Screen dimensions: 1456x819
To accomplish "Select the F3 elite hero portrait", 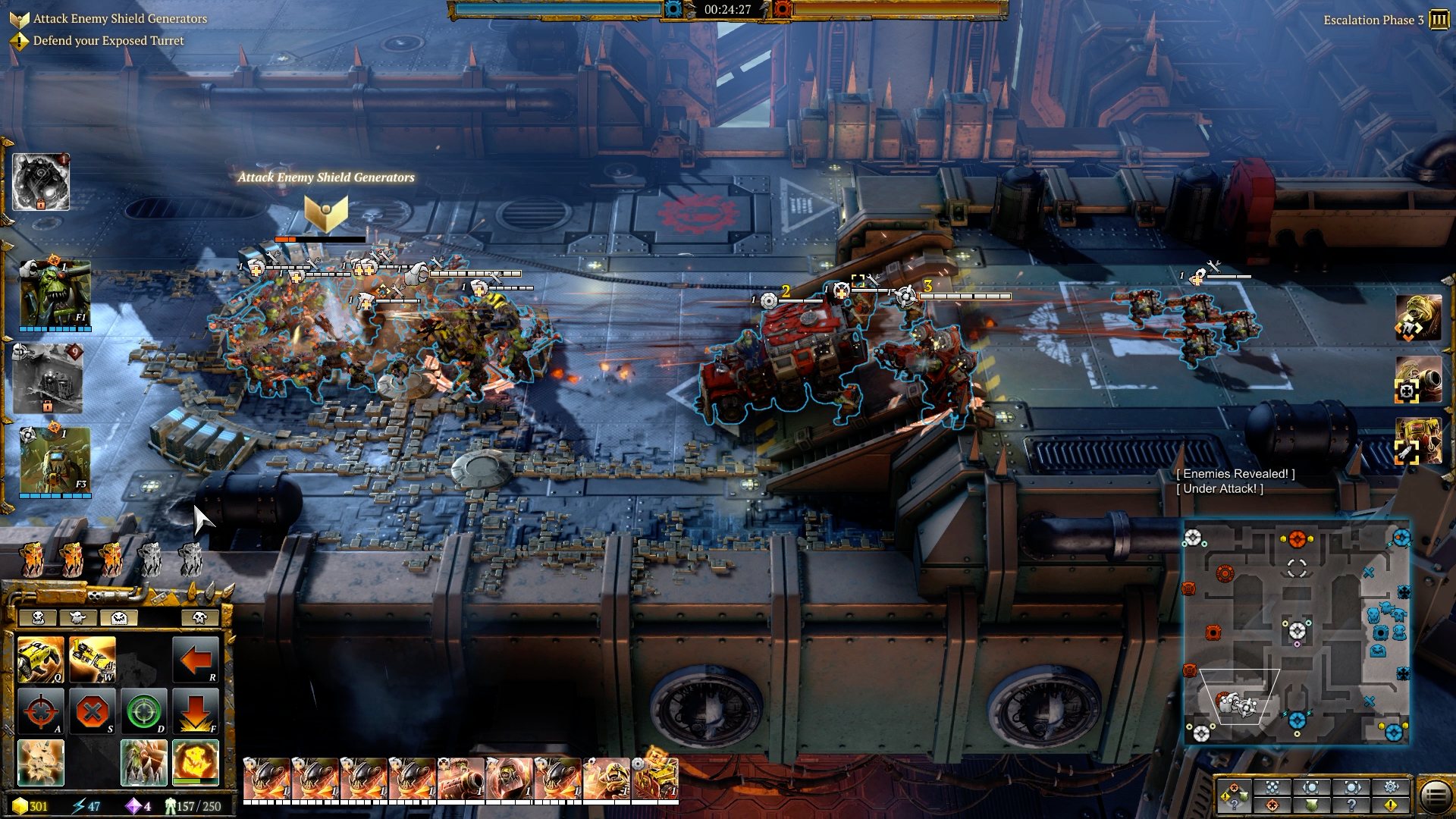I will 55,460.
